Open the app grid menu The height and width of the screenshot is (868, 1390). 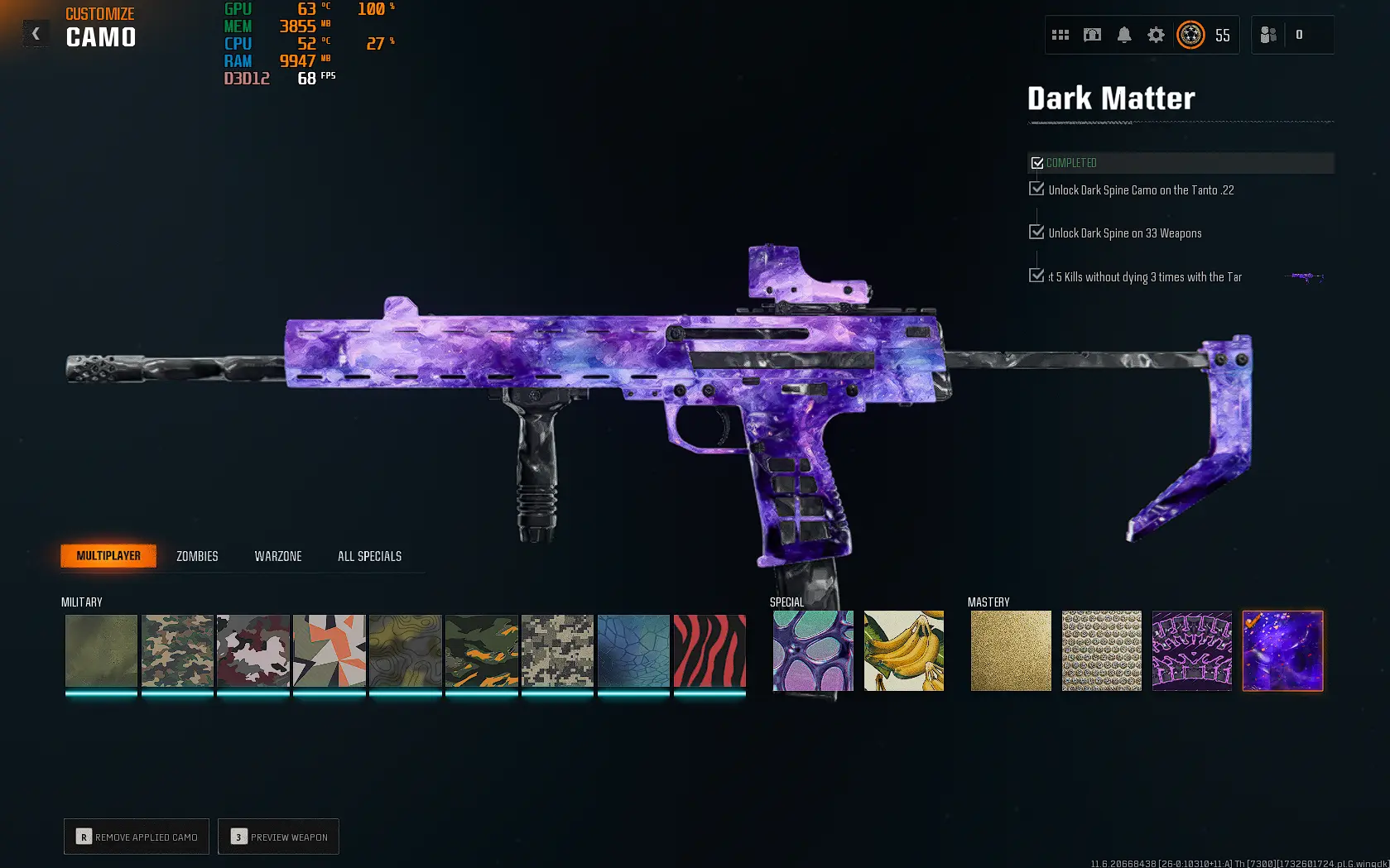[1061, 35]
